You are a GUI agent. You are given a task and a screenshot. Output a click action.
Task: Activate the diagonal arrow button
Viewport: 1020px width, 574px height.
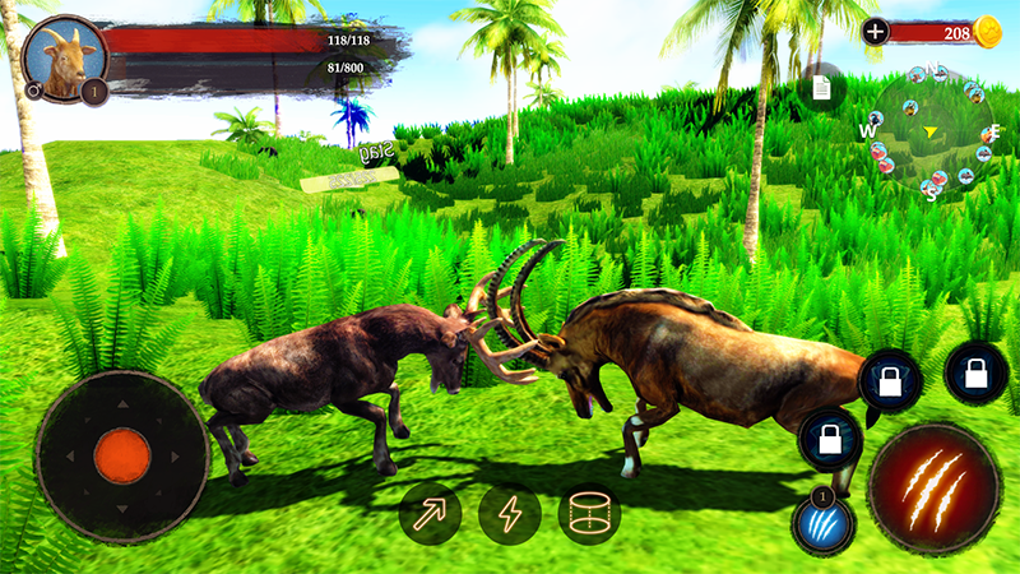tap(430, 514)
